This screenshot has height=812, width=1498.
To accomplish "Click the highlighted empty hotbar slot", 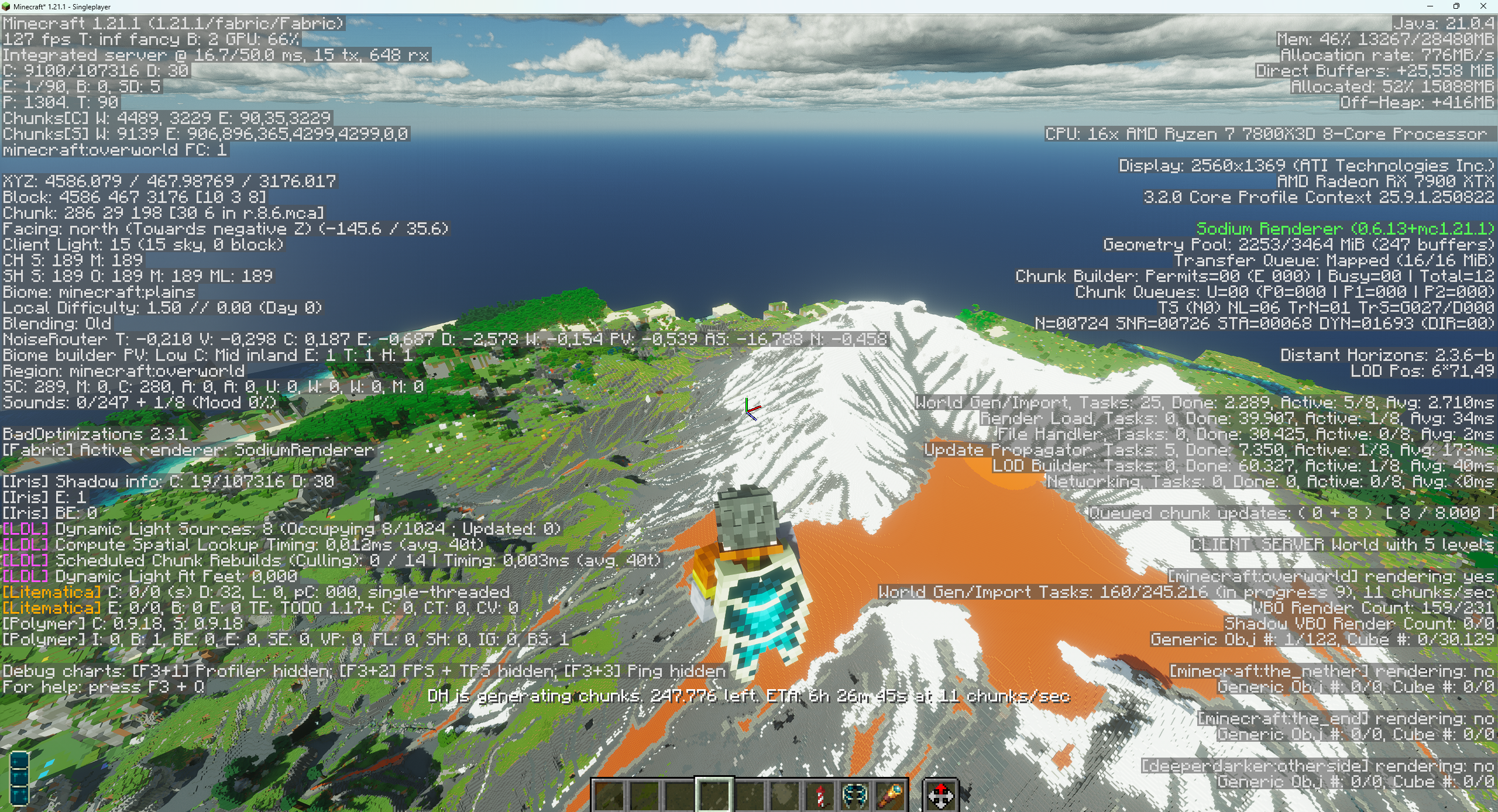I will [714, 796].
